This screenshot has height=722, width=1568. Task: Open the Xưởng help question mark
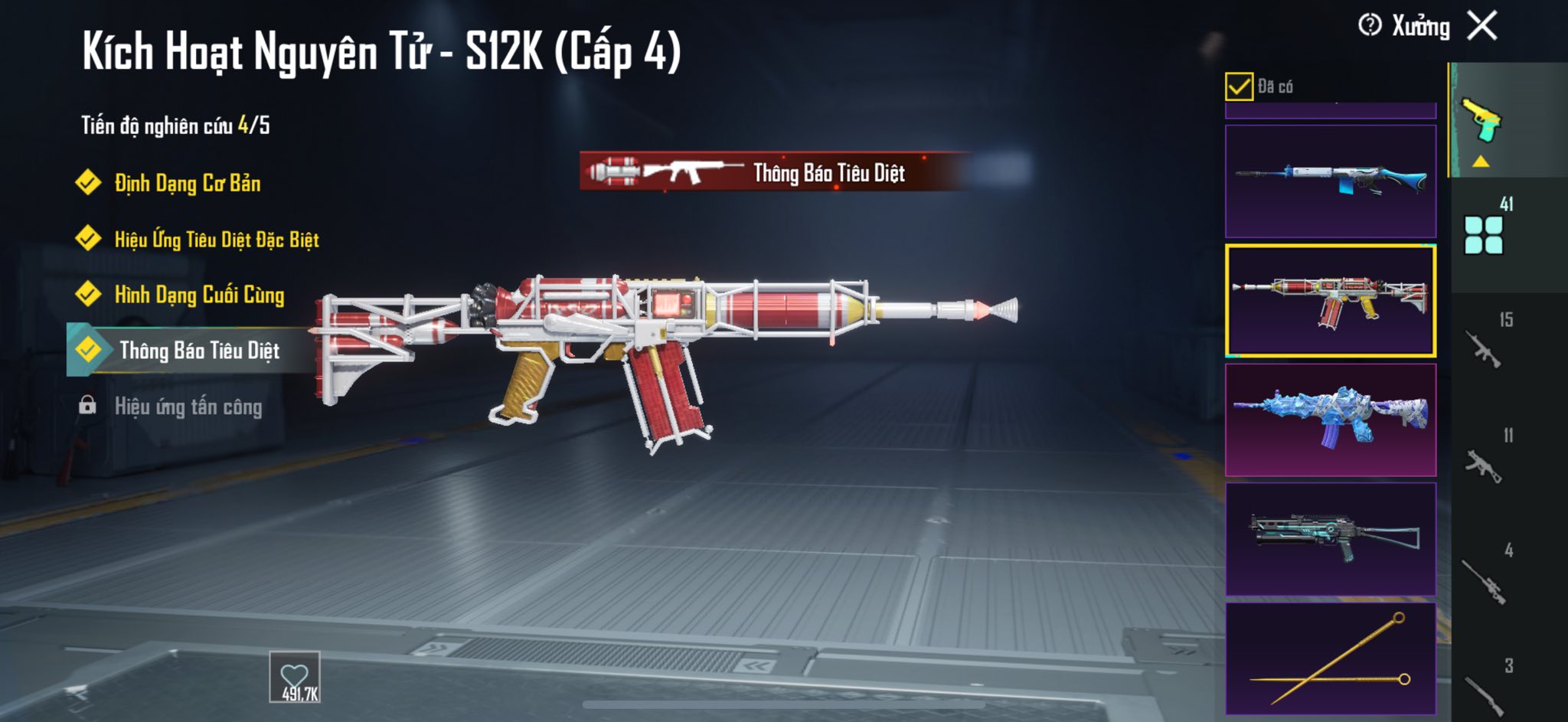coord(1370,26)
